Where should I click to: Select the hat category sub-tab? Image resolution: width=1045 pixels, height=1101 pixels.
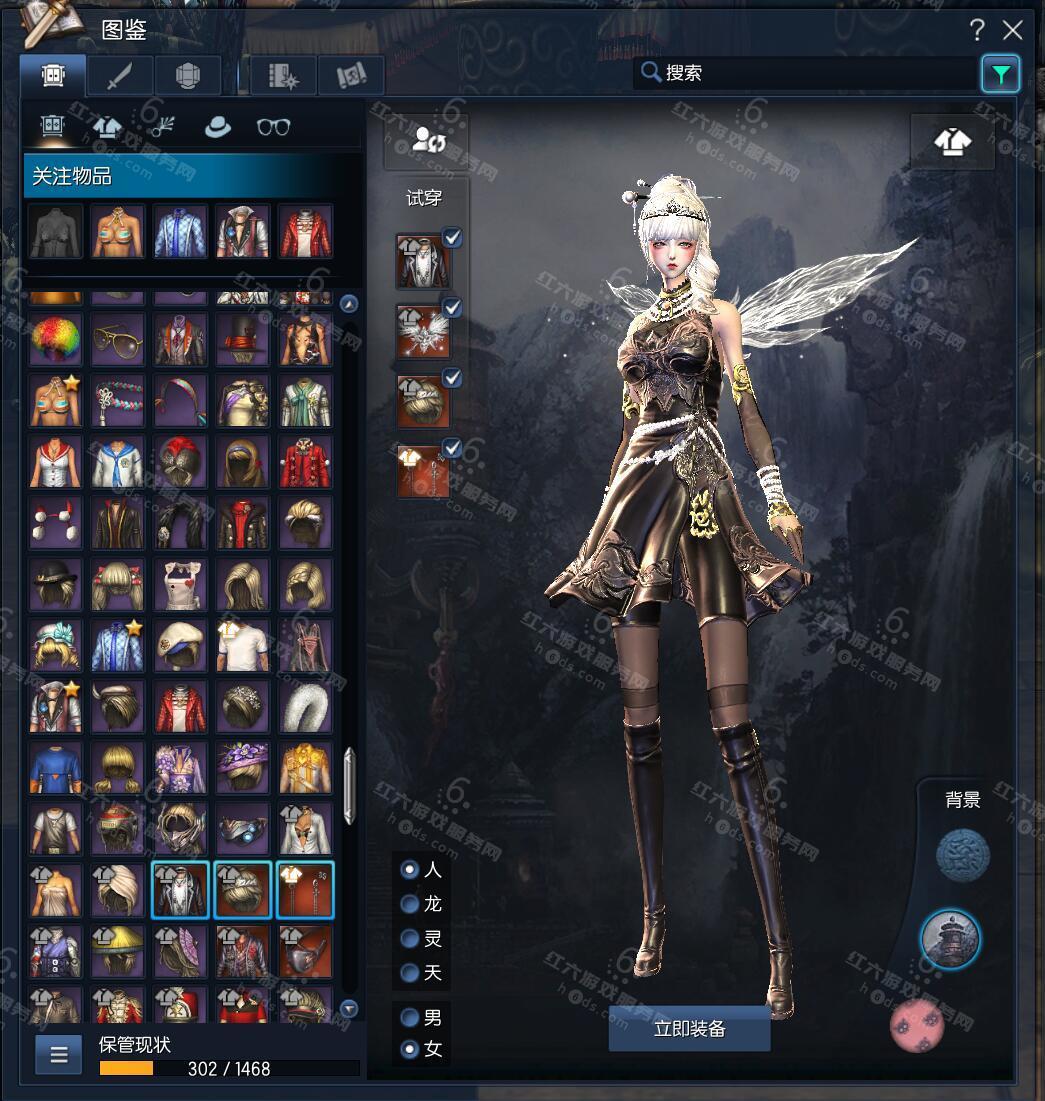(x=217, y=127)
